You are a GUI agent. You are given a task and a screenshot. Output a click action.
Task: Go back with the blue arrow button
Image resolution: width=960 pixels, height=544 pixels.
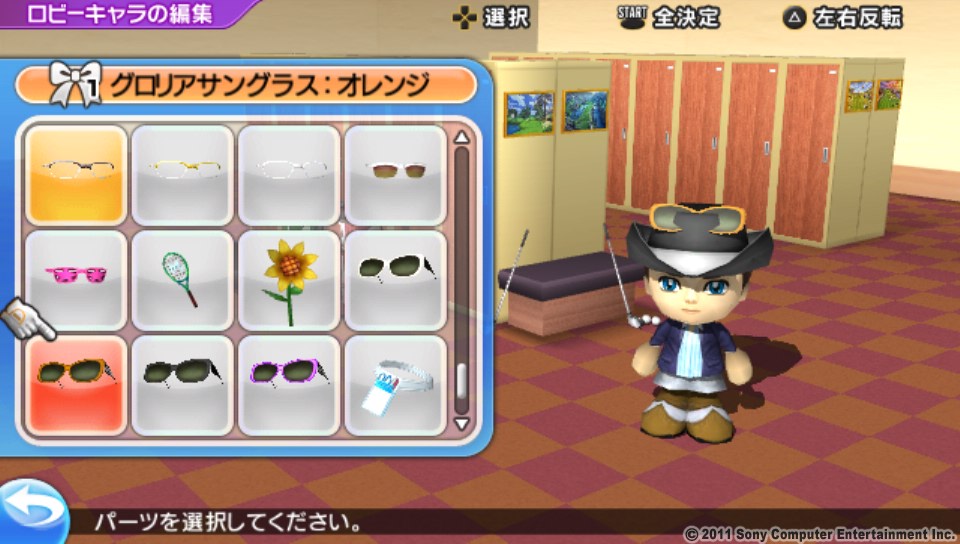coord(29,510)
